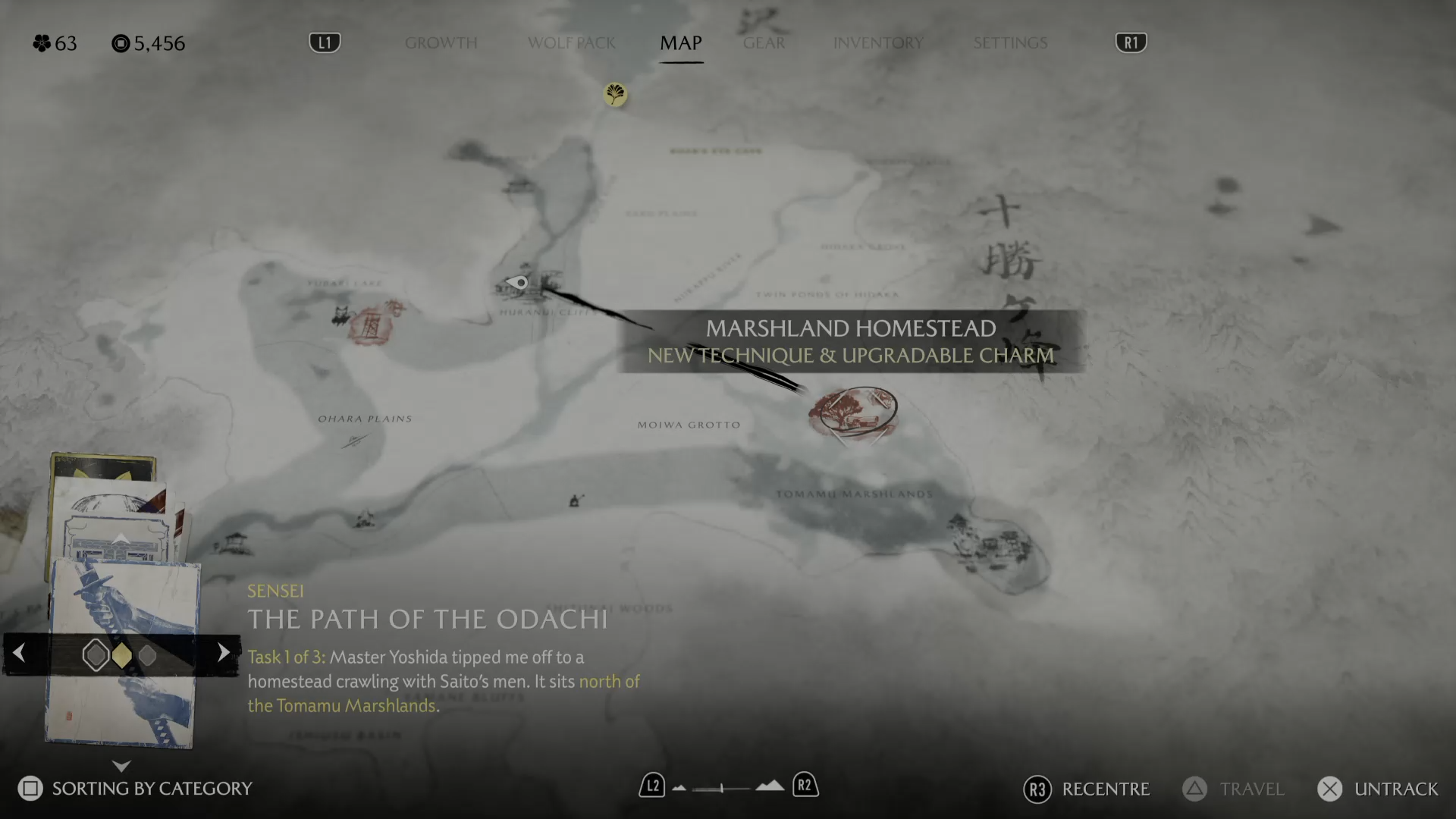Adjust the map zoom slider
The image size is (1456, 819).
pos(722,788)
